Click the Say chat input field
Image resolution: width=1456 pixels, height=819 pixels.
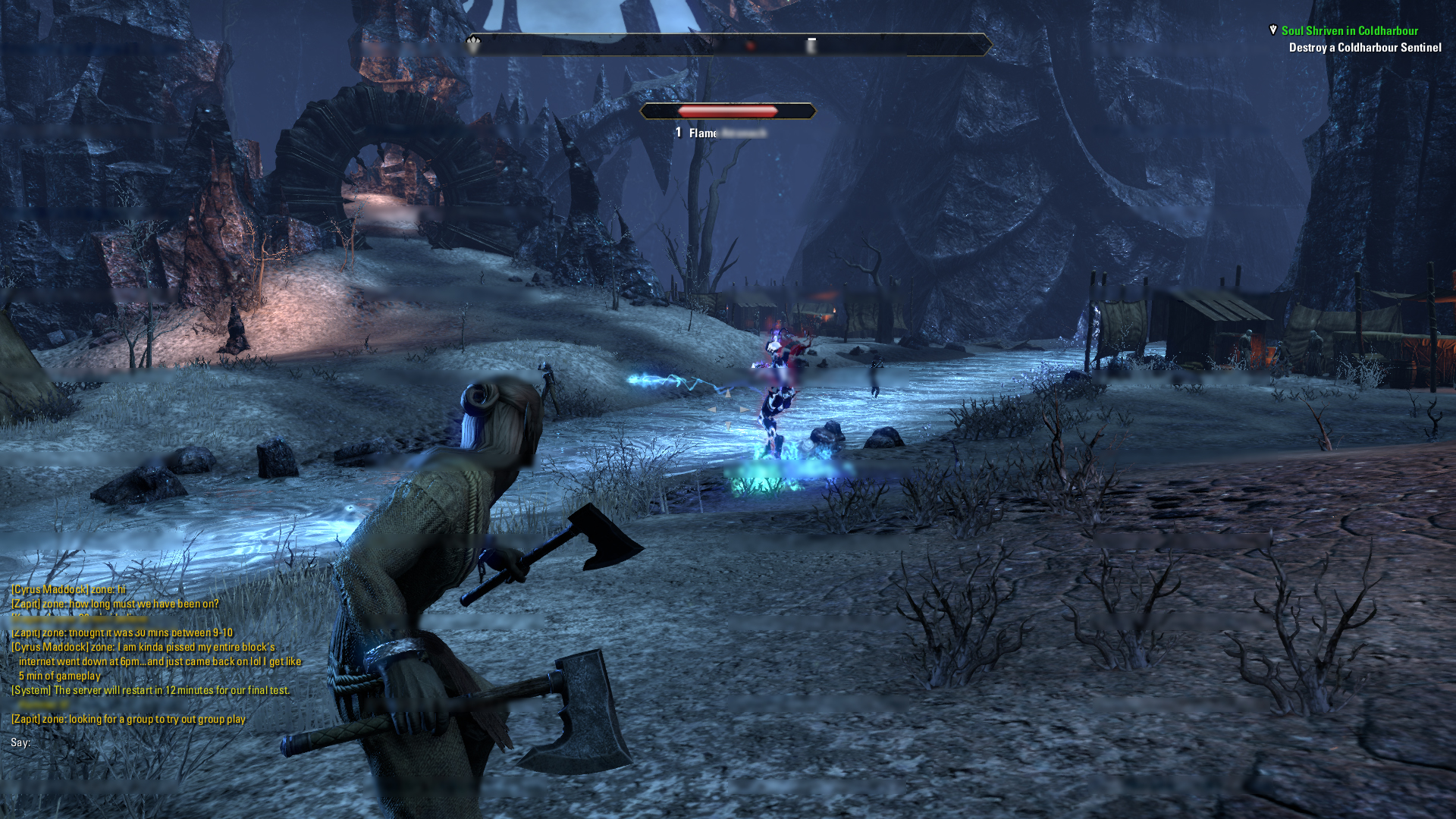[152, 742]
